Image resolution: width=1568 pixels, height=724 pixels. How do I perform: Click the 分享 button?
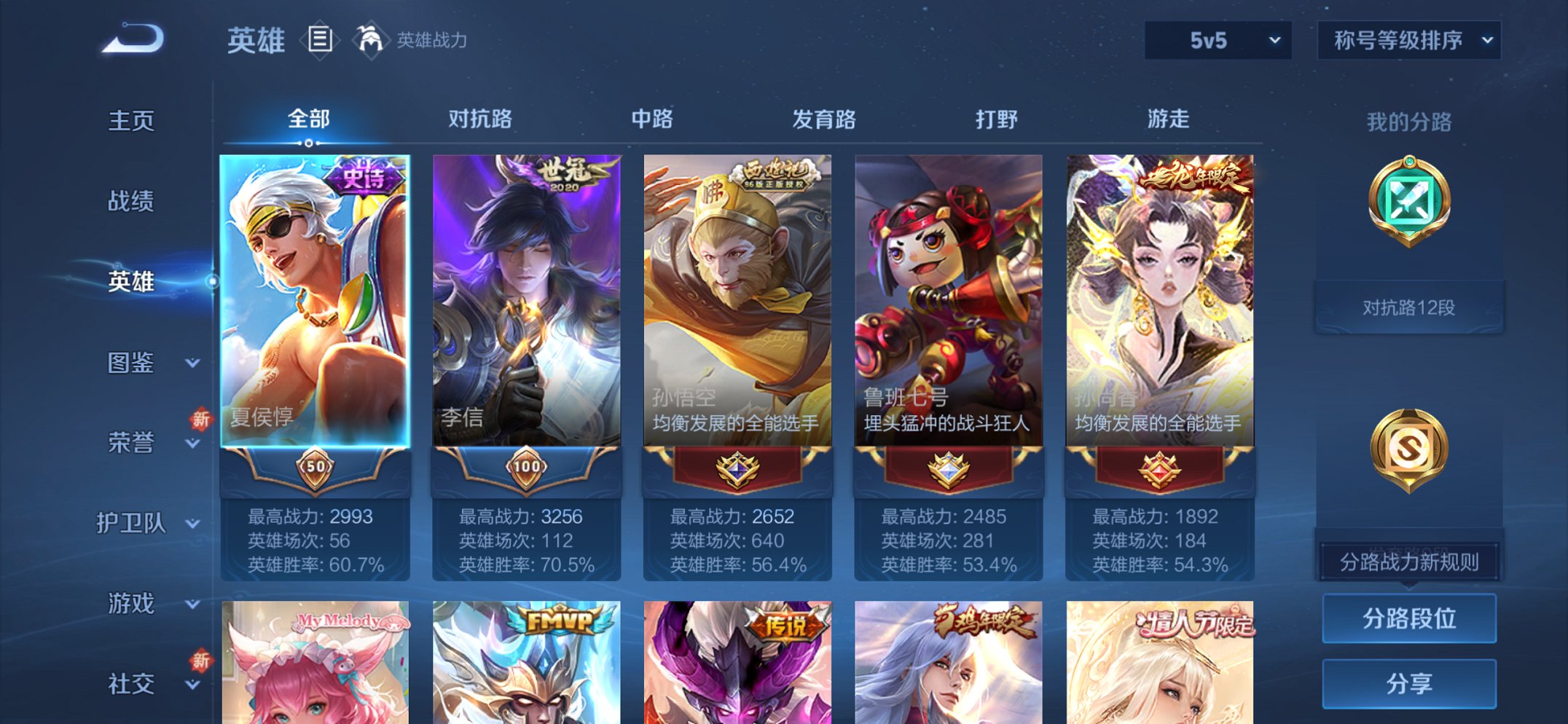1409,682
